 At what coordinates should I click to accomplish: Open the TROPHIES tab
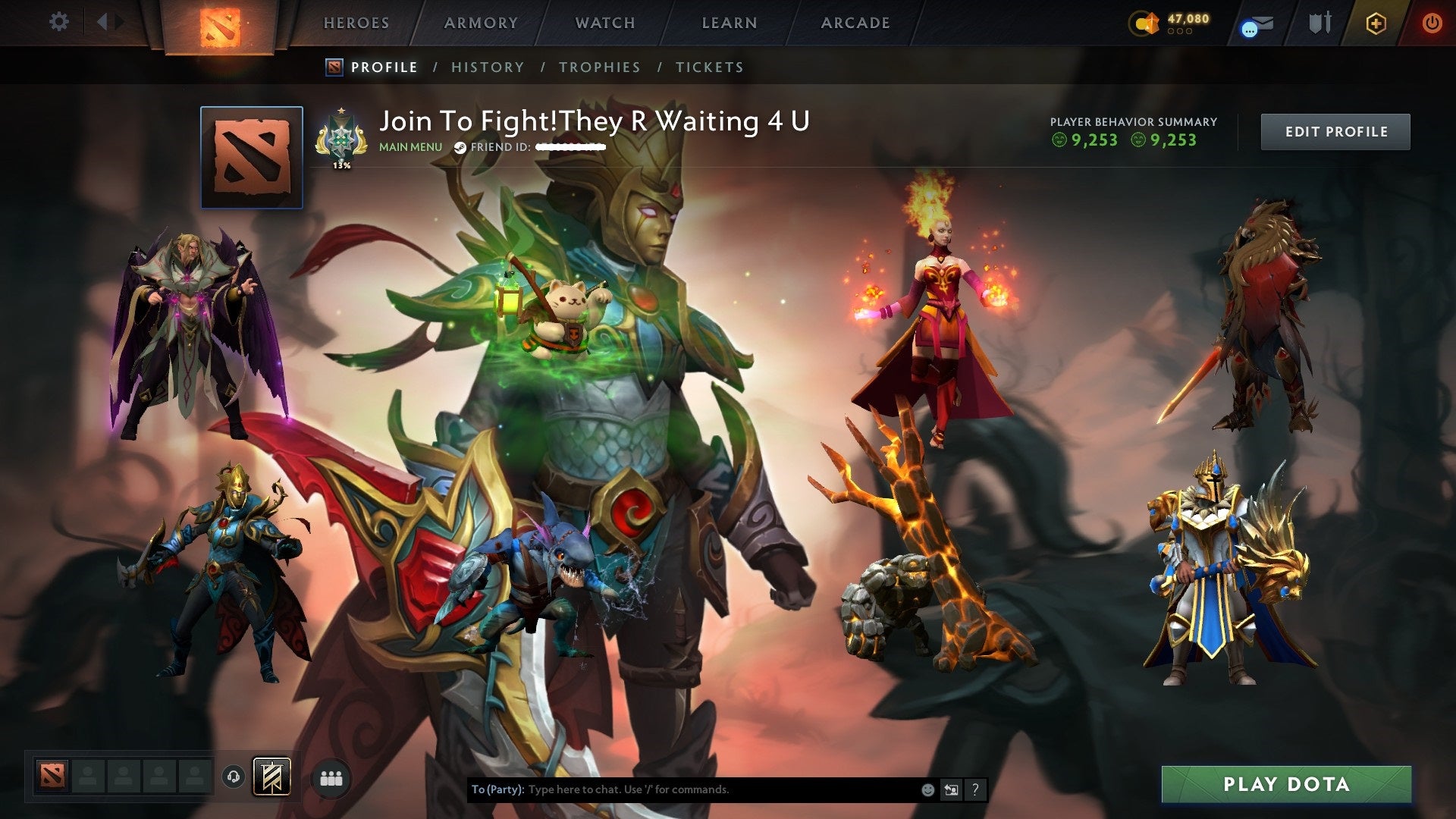pyautogui.click(x=600, y=67)
